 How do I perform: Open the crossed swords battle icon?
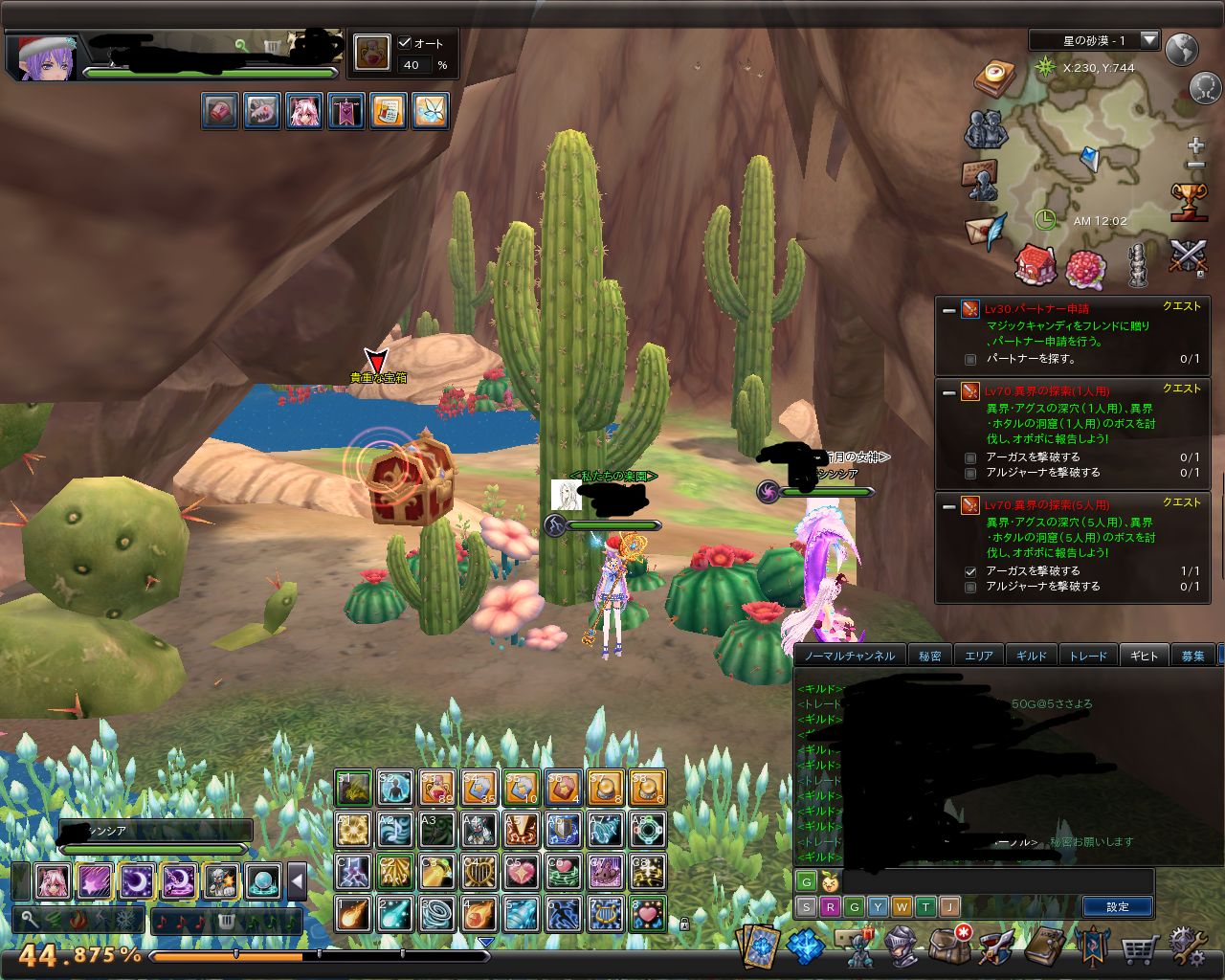[x=1188, y=257]
